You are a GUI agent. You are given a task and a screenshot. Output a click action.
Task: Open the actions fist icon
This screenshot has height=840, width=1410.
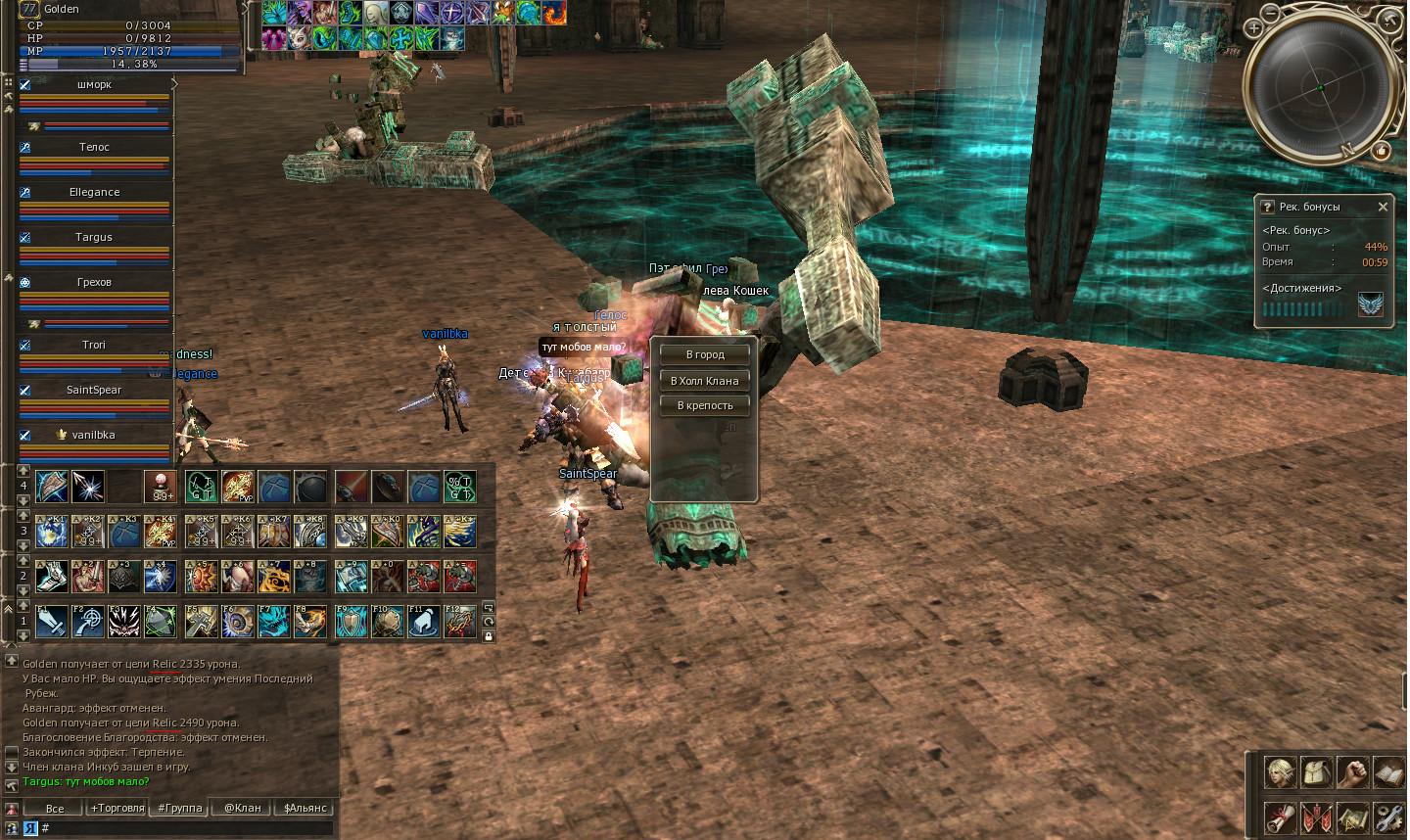click(1352, 772)
